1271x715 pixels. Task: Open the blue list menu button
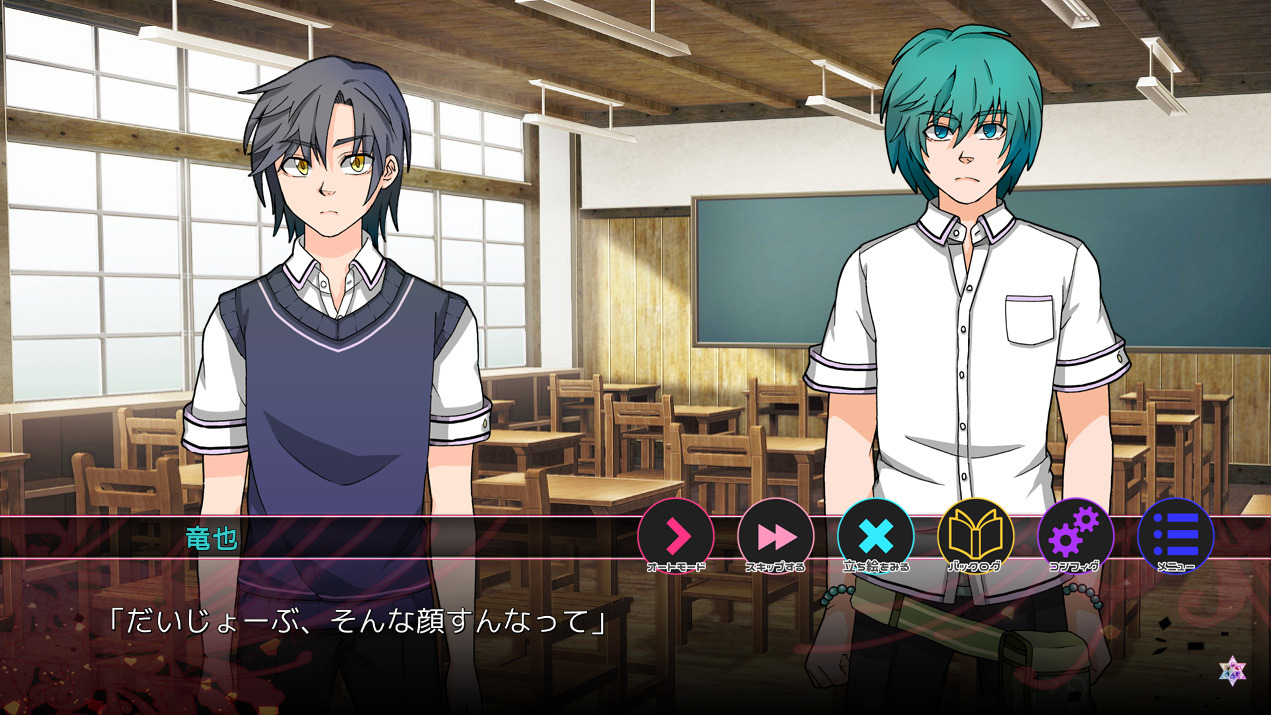pyautogui.click(x=1176, y=536)
